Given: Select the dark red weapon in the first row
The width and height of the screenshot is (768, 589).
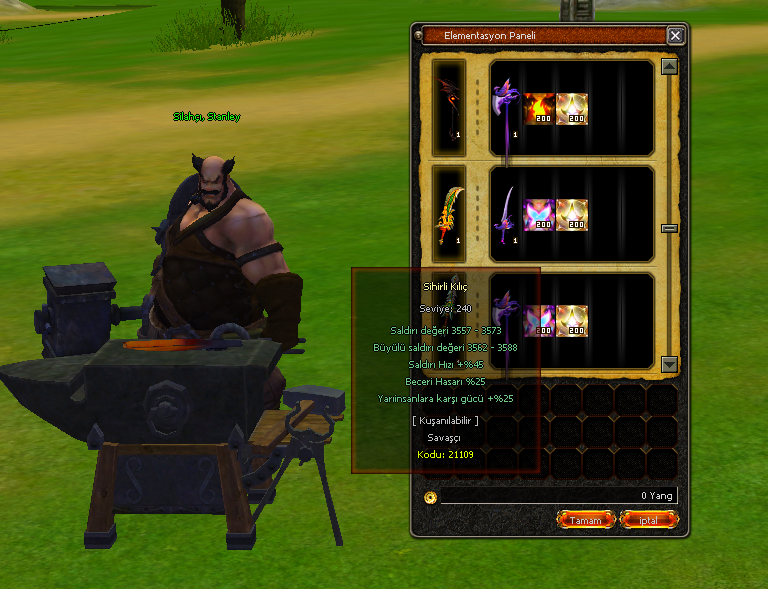Looking at the screenshot, I should [x=449, y=108].
